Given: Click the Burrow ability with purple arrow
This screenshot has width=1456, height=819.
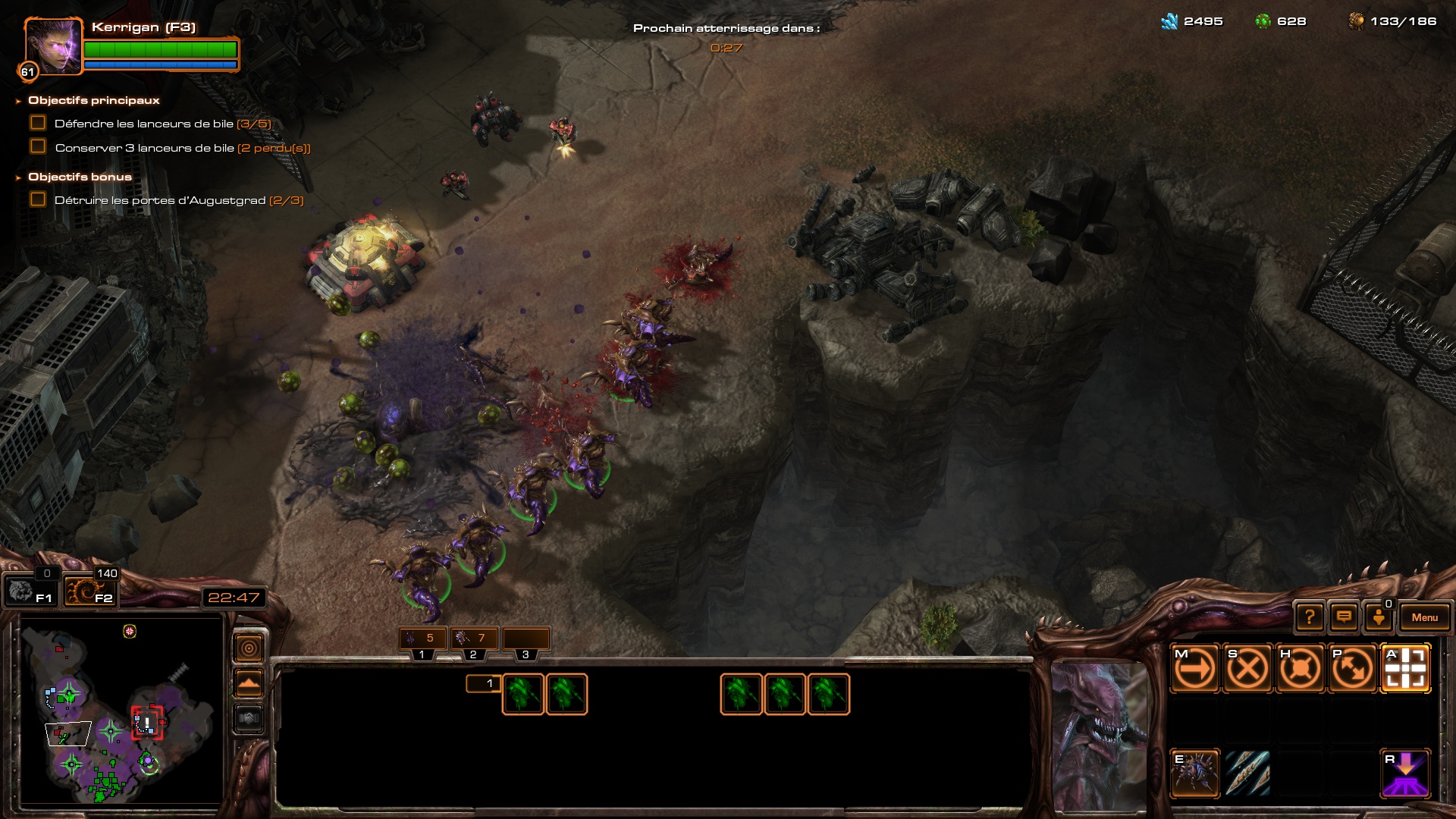Looking at the screenshot, I should pyautogui.click(x=1405, y=773).
